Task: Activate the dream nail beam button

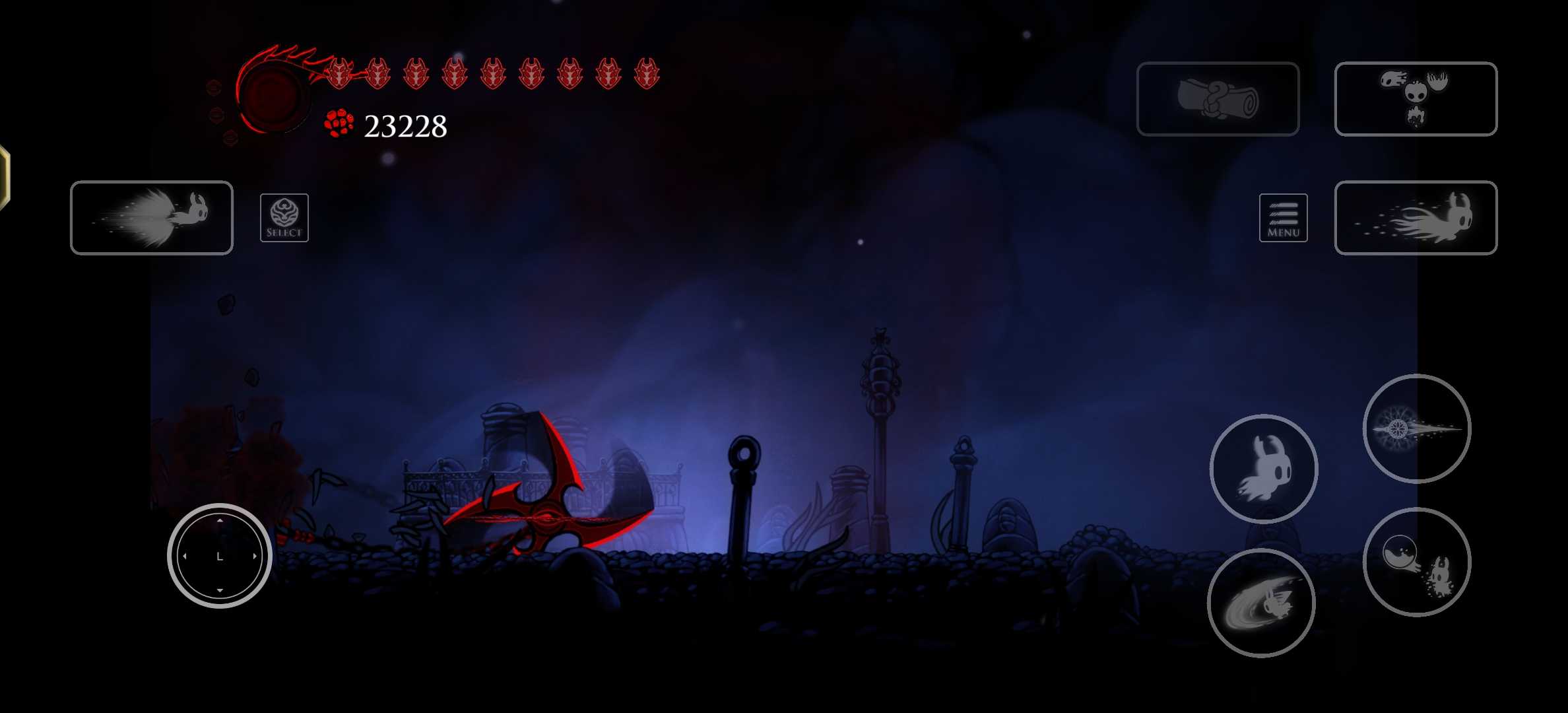Action: [1417, 429]
